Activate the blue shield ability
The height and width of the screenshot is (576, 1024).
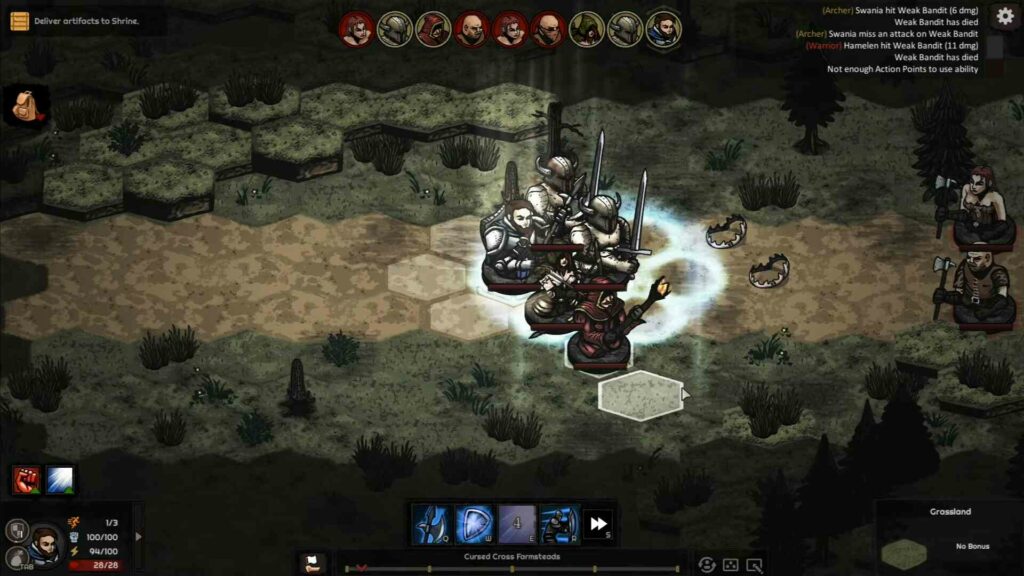click(473, 523)
